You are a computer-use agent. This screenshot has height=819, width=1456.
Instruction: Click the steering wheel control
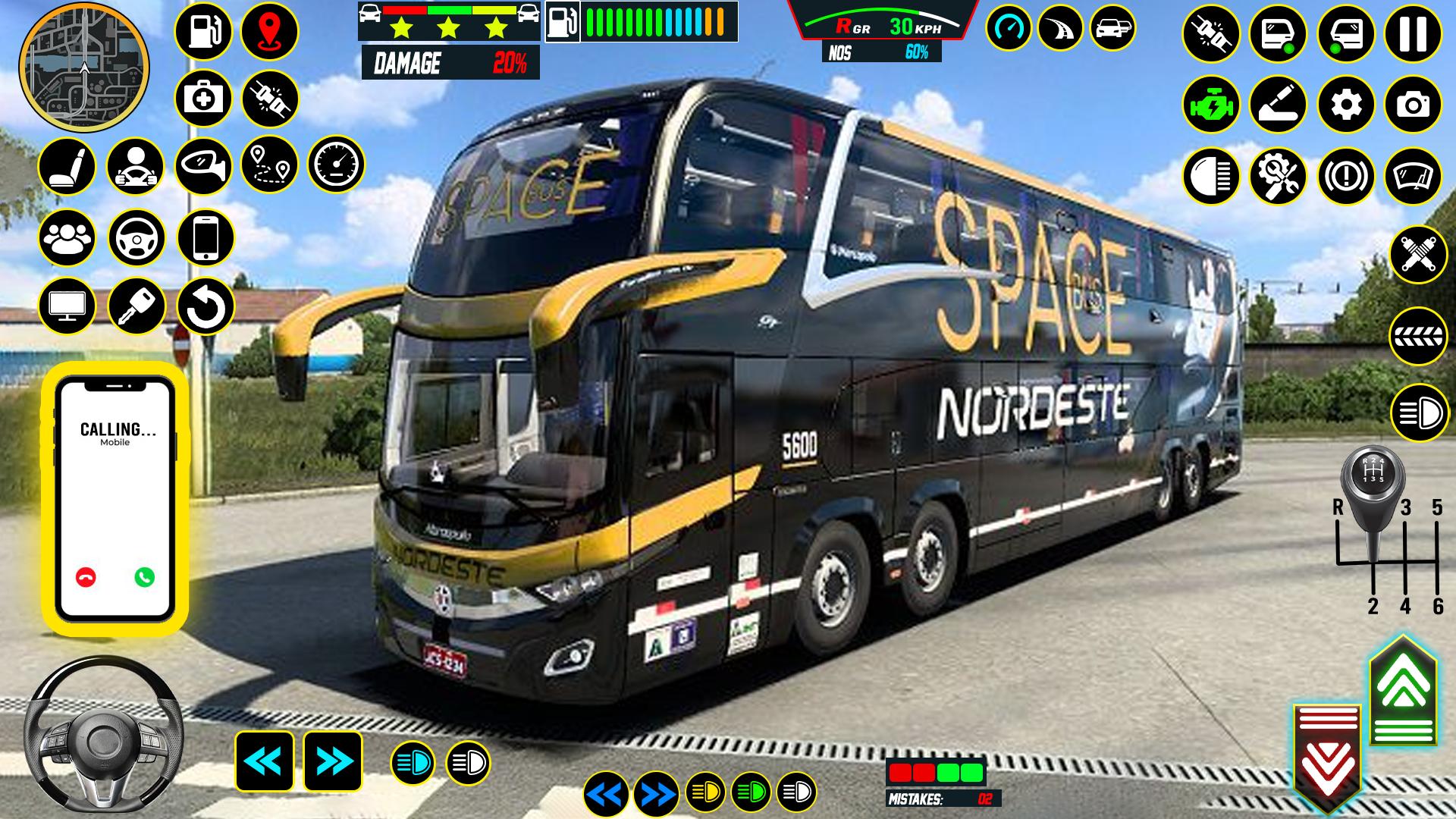[x=104, y=736]
